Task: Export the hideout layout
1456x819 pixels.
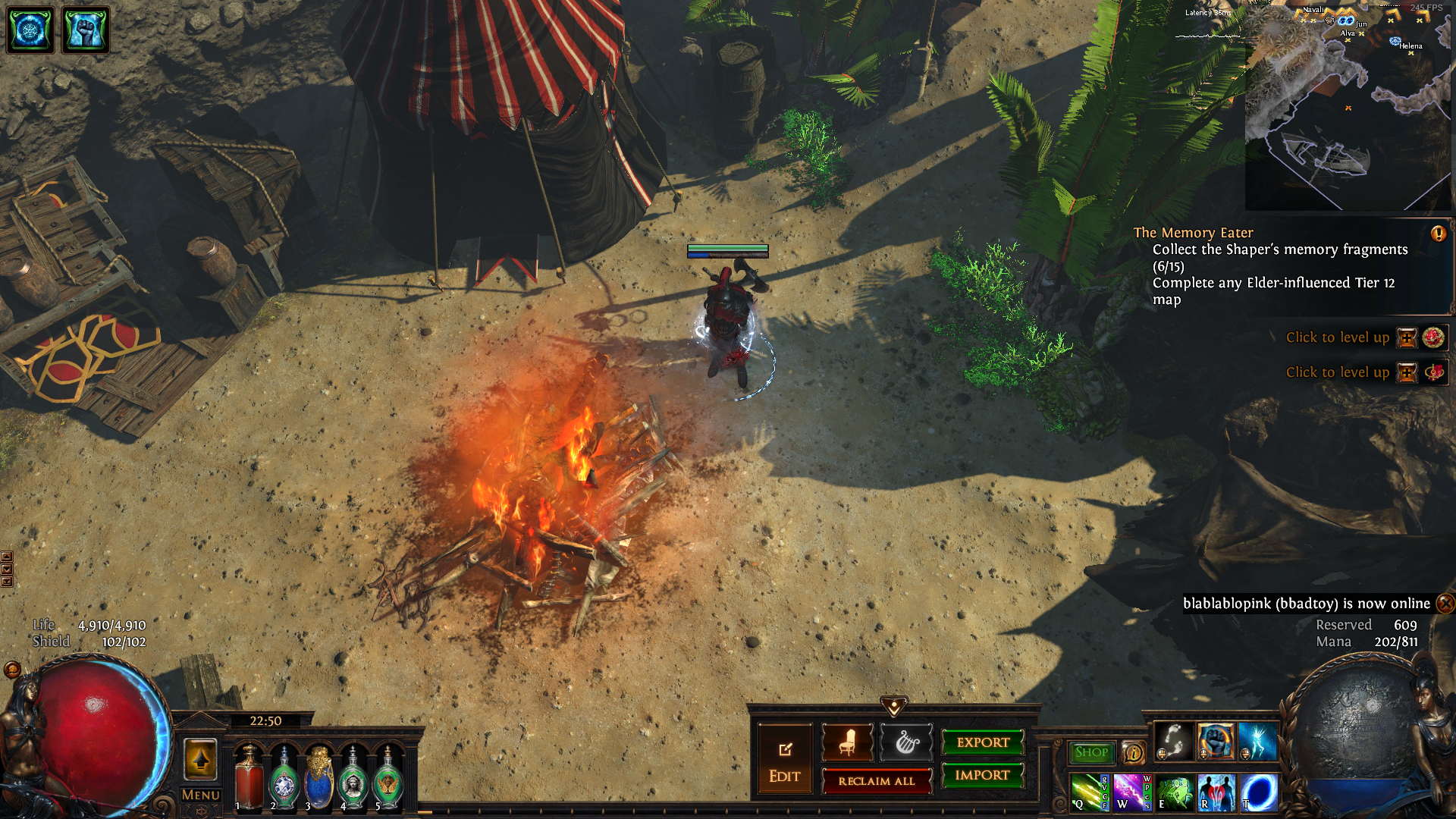Action: tap(983, 742)
